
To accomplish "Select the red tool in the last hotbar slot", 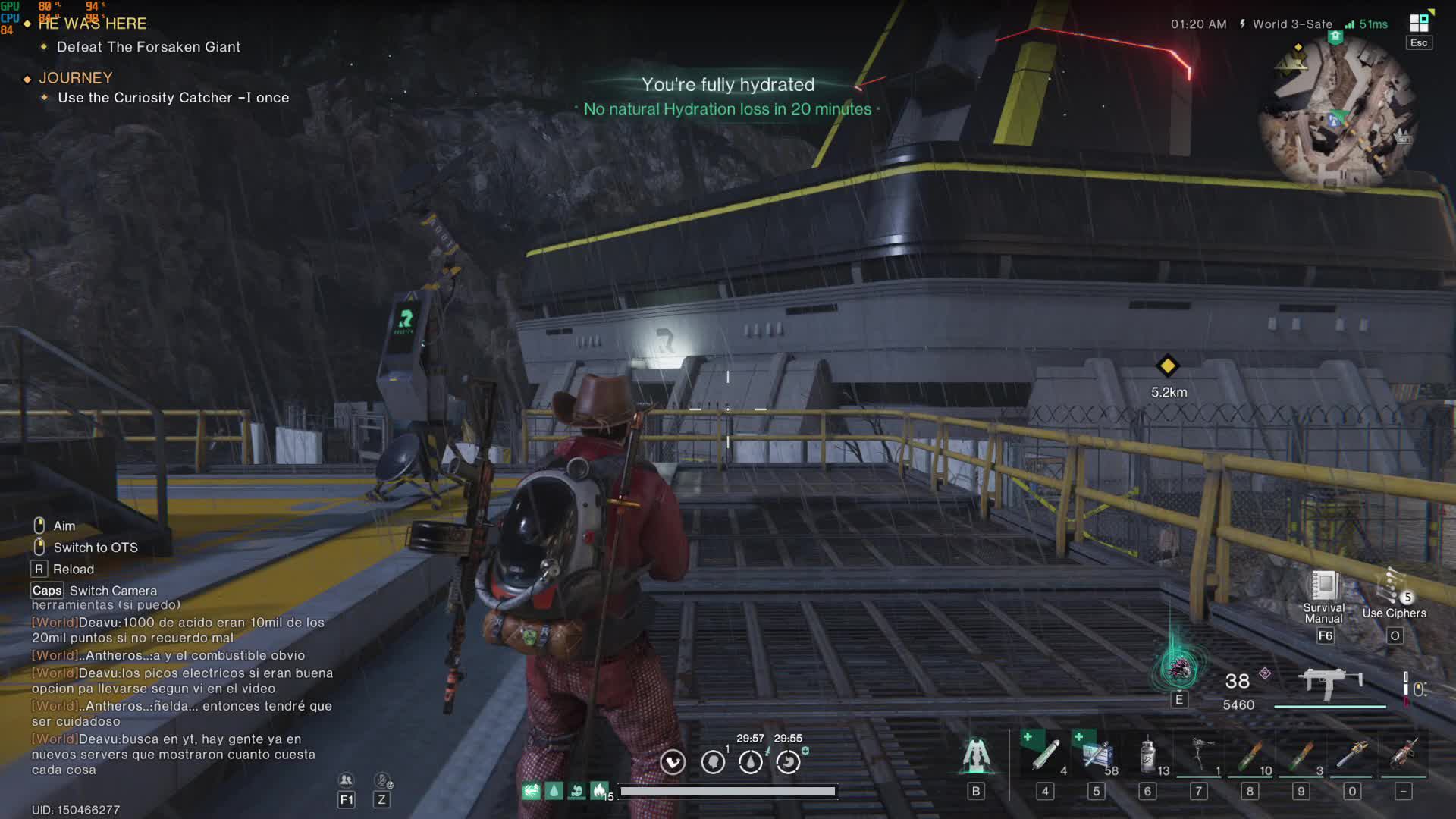I will (x=1404, y=755).
